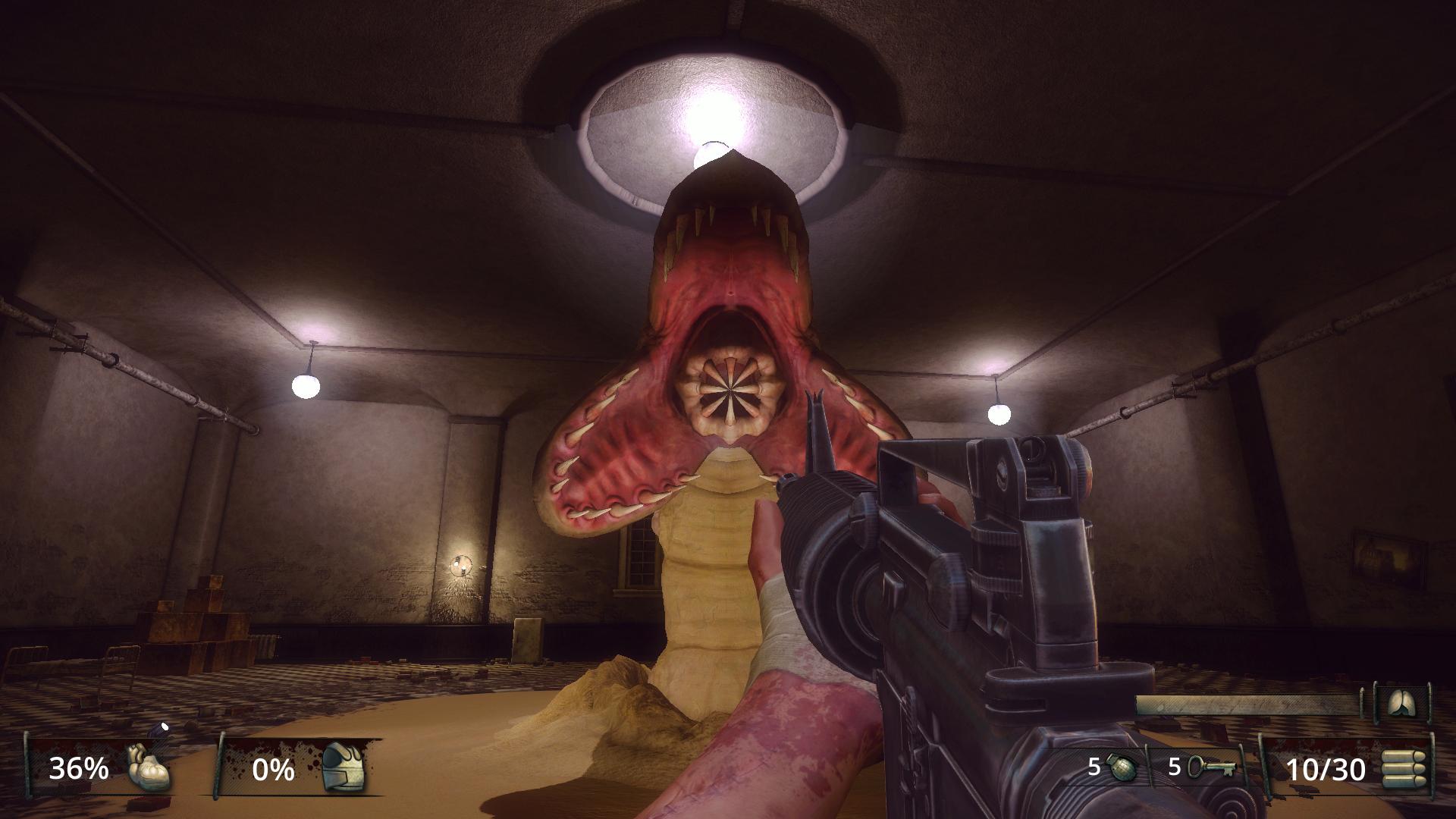Select the key inventory icon

[1212, 768]
